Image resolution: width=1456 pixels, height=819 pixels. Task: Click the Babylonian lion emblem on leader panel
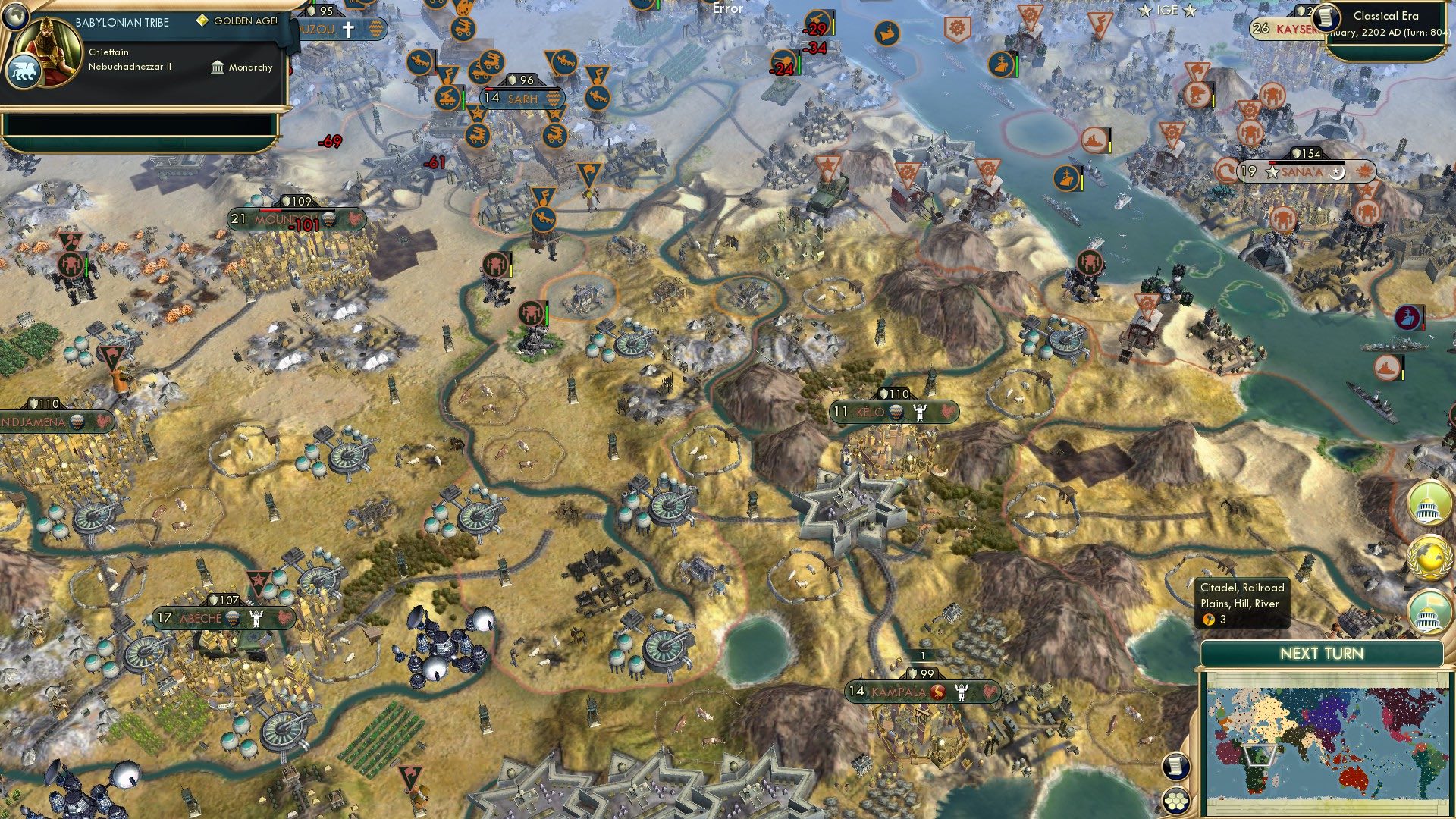pyautogui.click(x=24, y=67)
